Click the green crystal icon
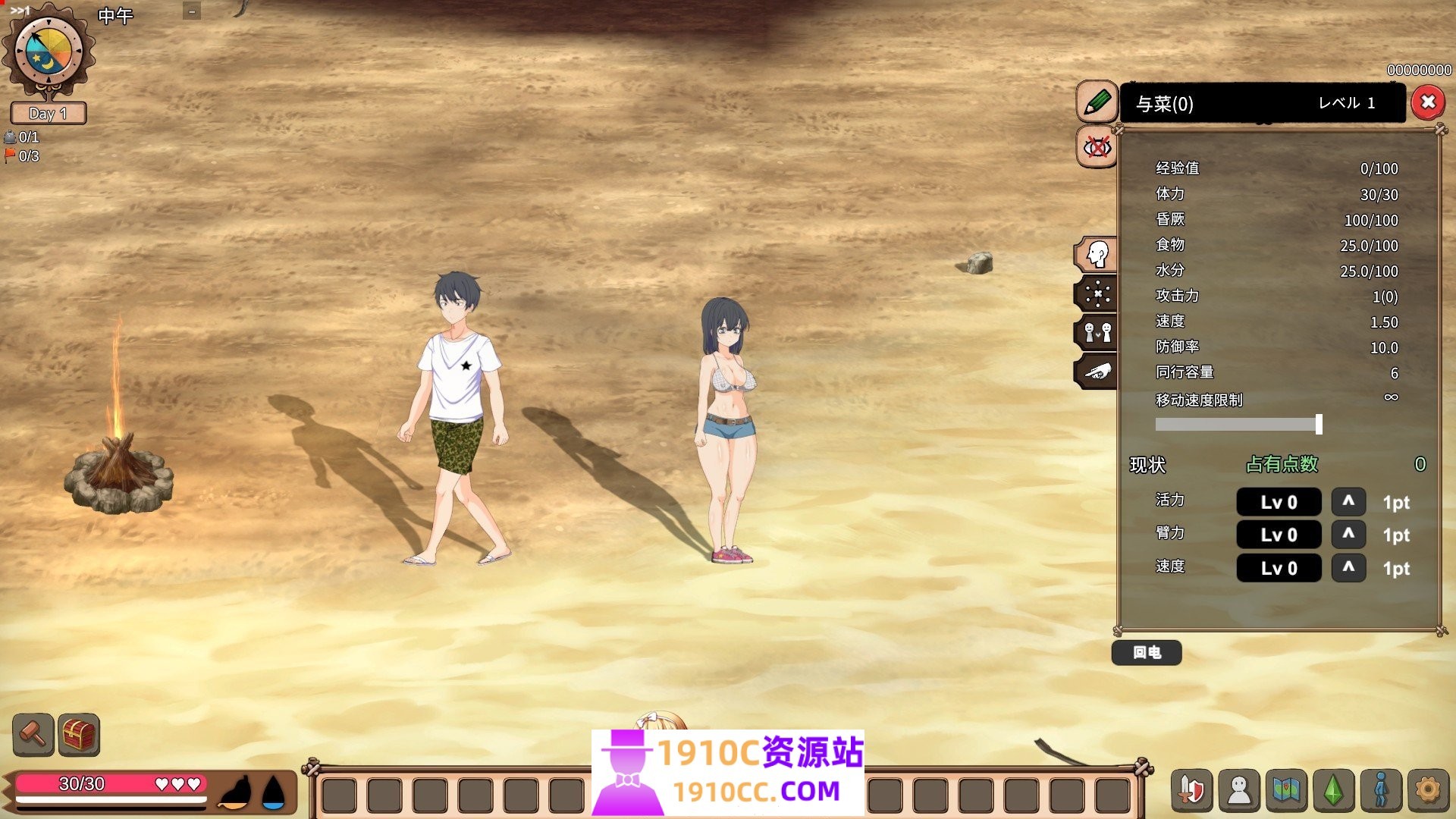The height and width of the screenshot is (819, 1456). [1334, 791]
